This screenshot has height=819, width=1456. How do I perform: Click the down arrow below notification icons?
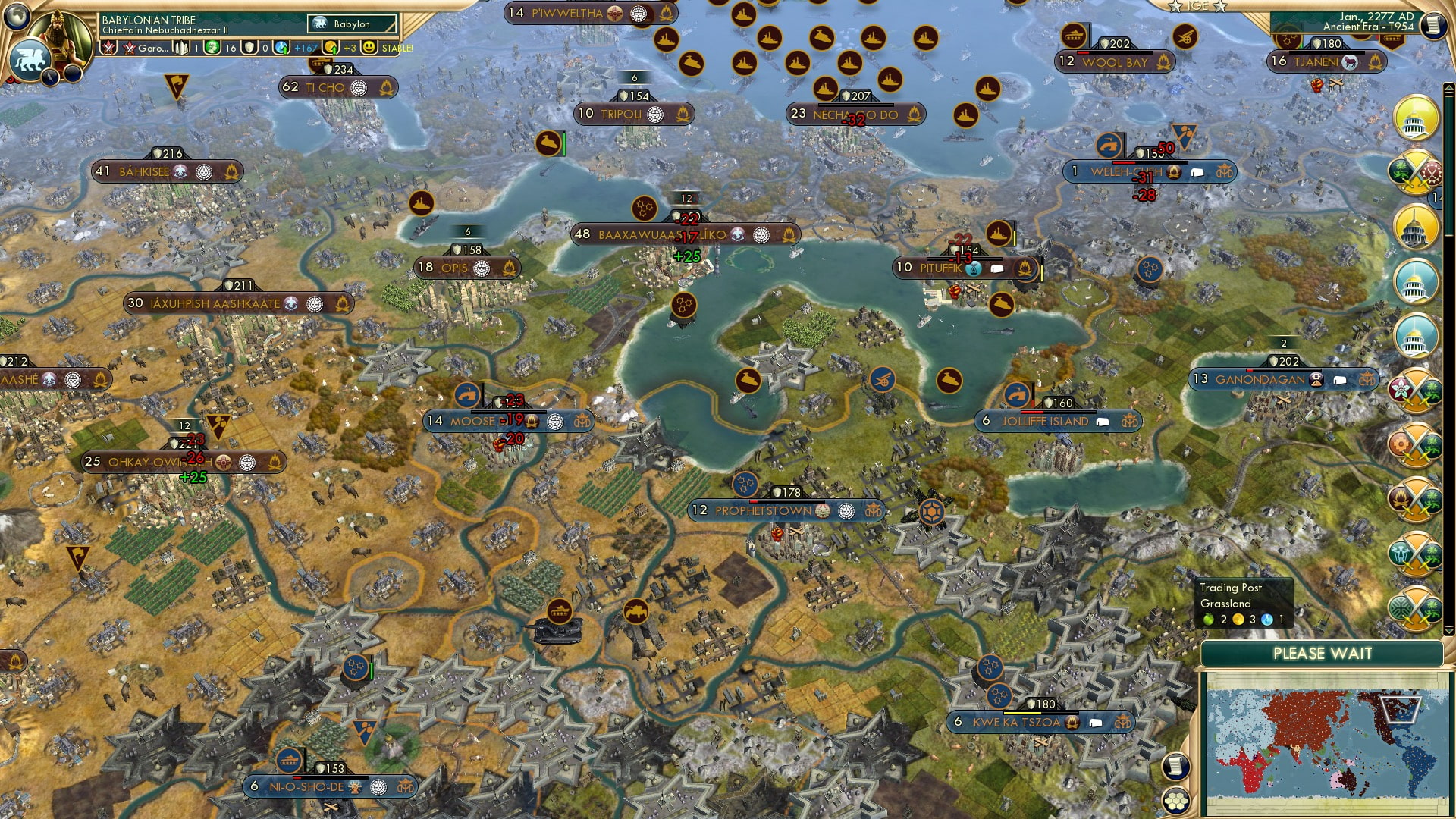[1448, 630]
